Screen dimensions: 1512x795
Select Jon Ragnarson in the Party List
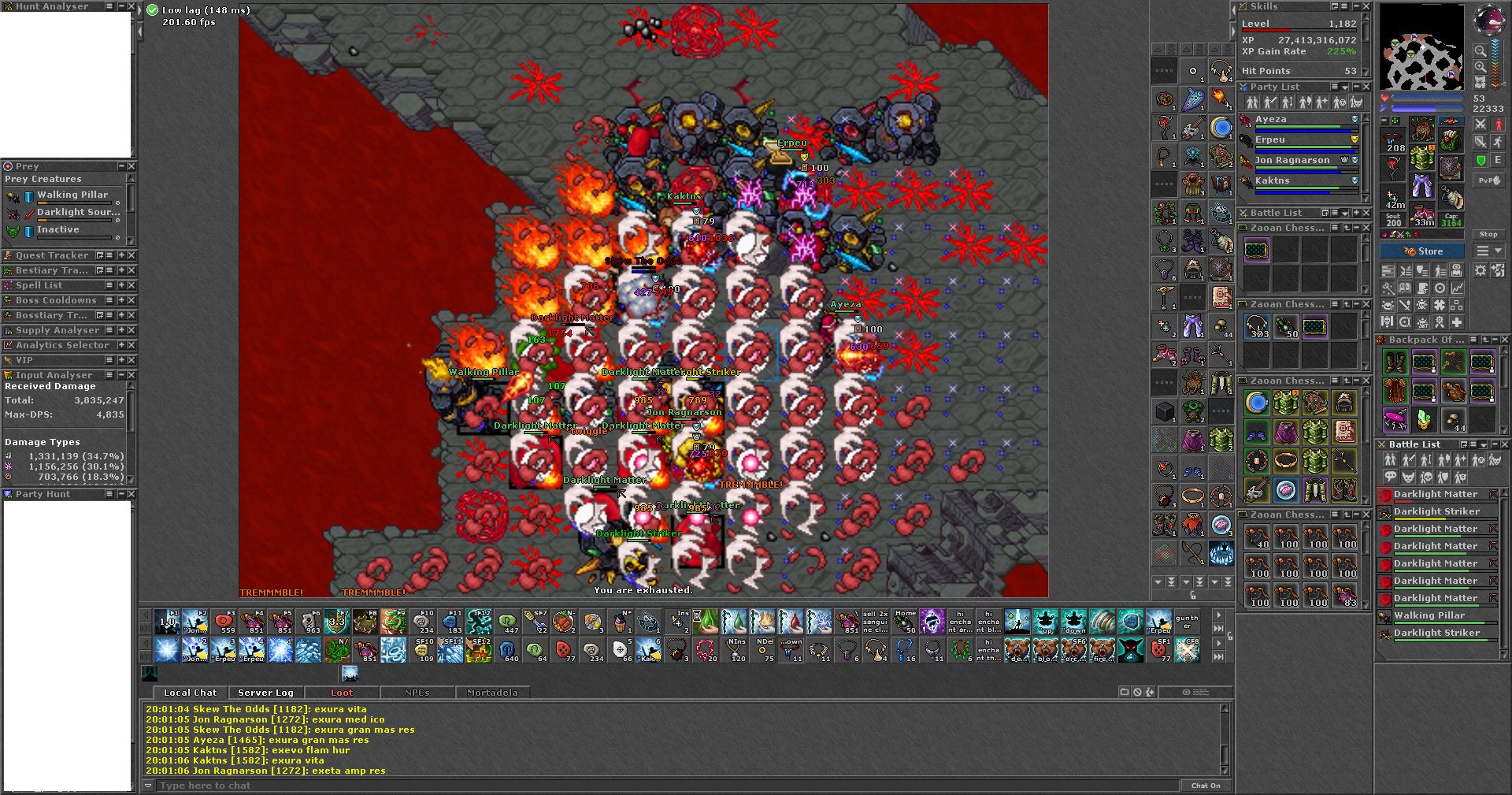(x=1291, y=160)
